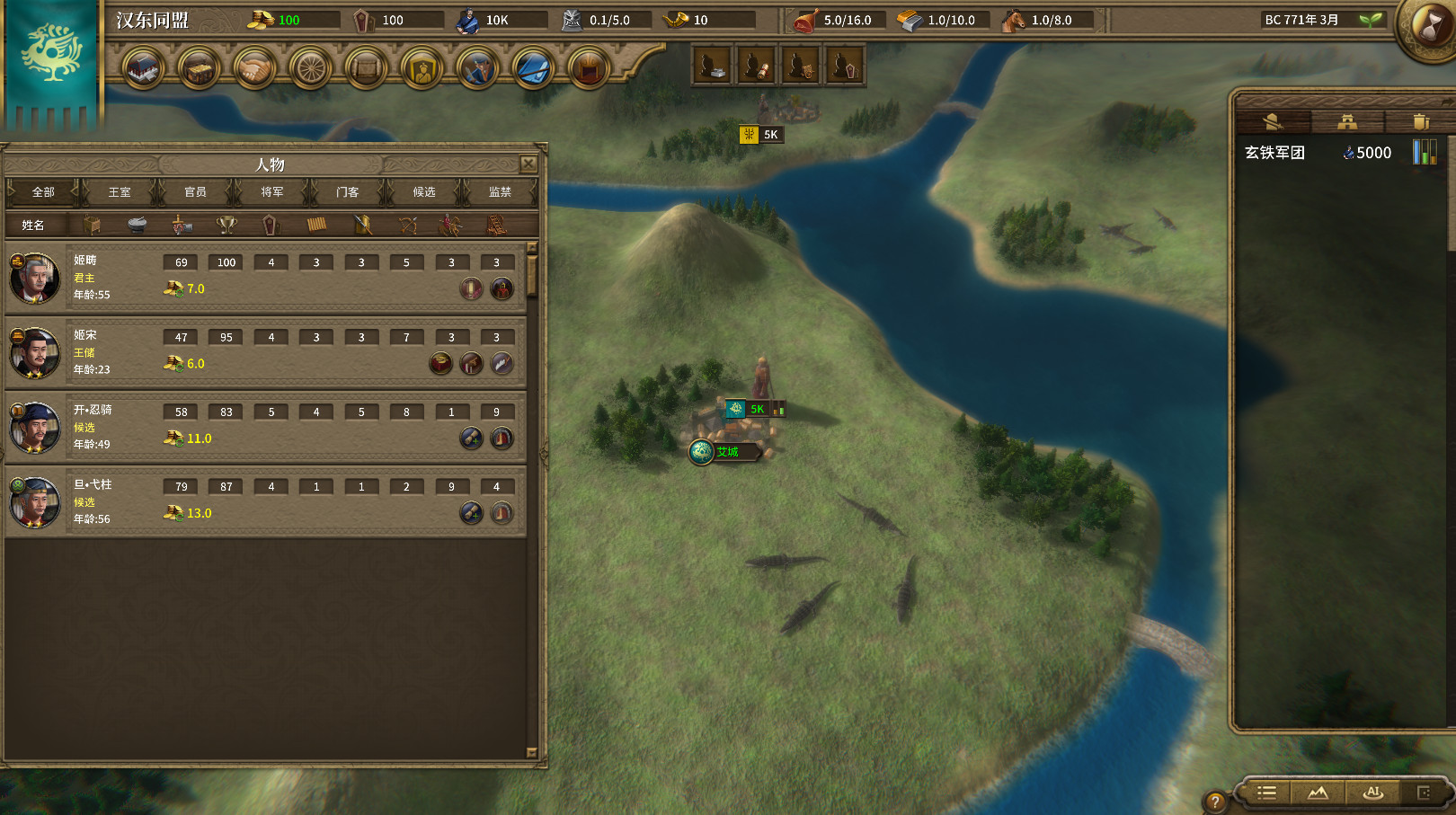This screenshot has height=815, width=1456.
Task: Open the diplomacy handshake icon
Action: (255, 69)
